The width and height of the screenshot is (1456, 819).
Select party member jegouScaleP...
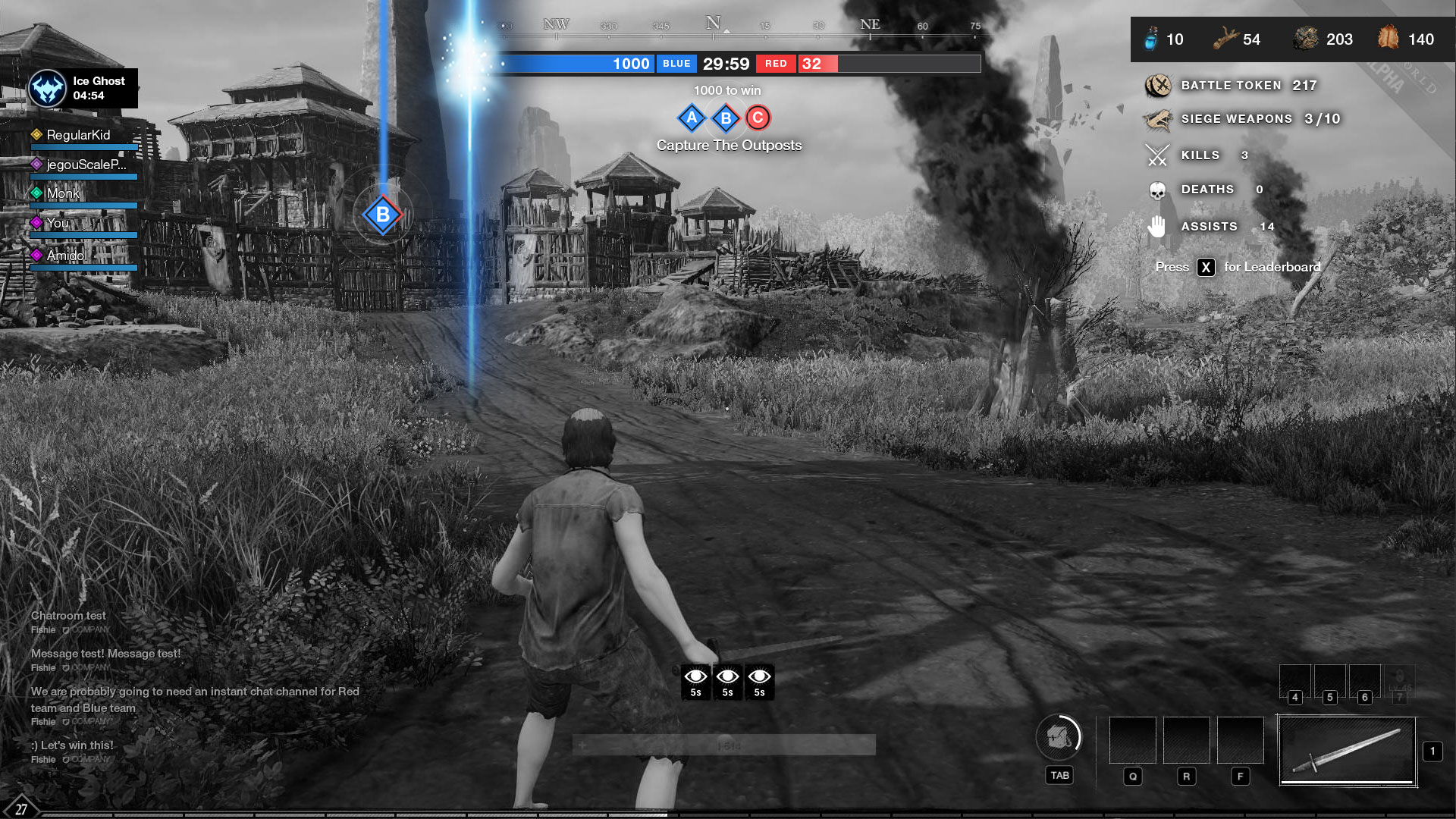click(86, 165)
